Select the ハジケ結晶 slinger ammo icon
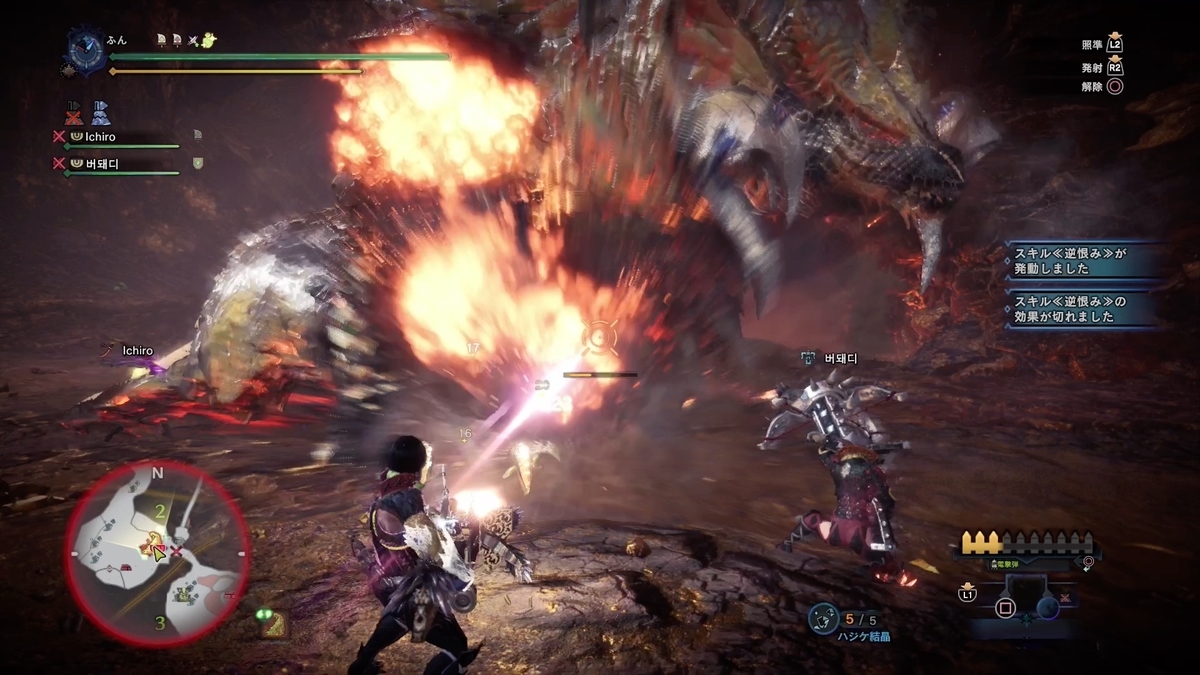 [823, 619]
